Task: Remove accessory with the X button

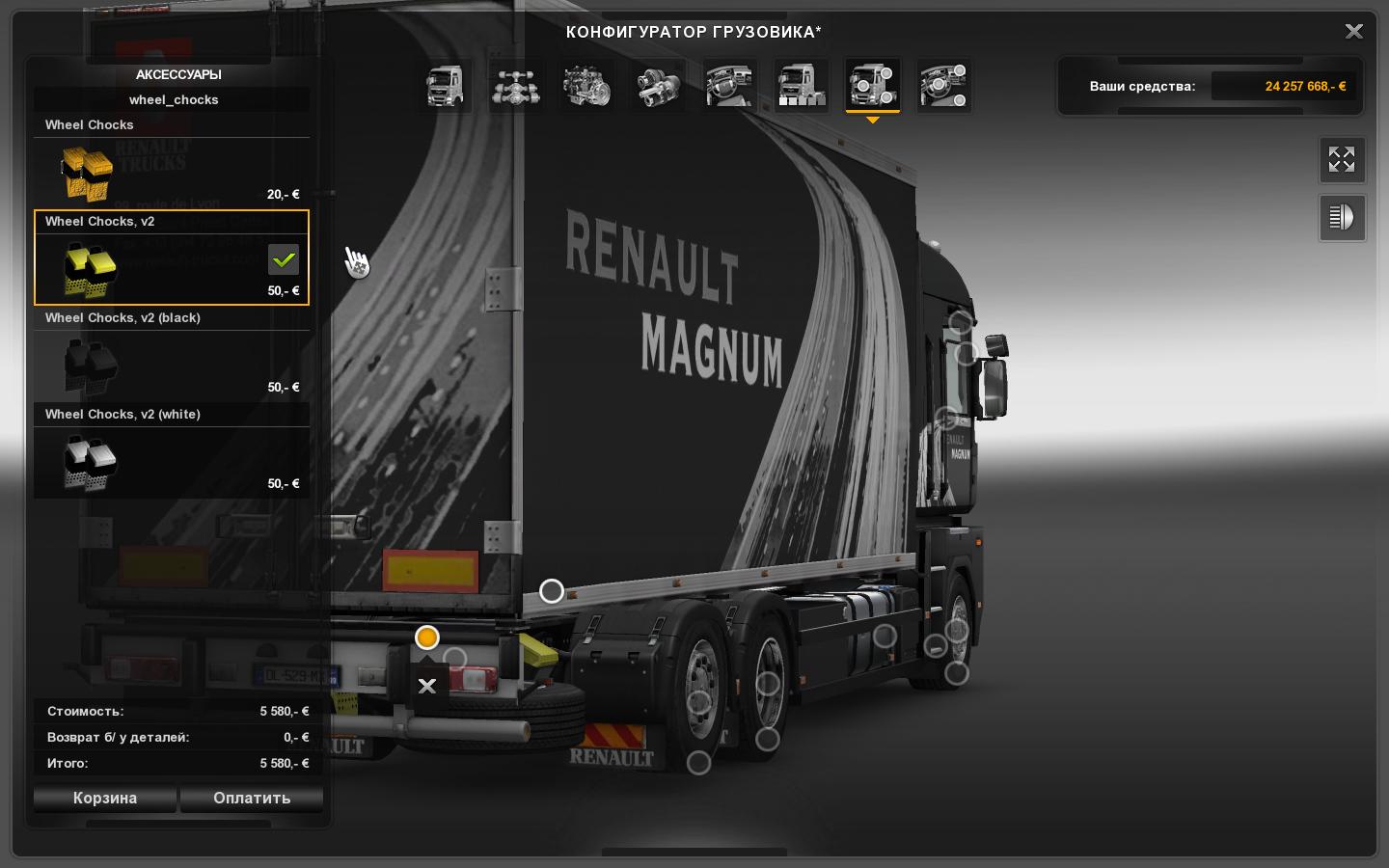Action: coord(427,686)
